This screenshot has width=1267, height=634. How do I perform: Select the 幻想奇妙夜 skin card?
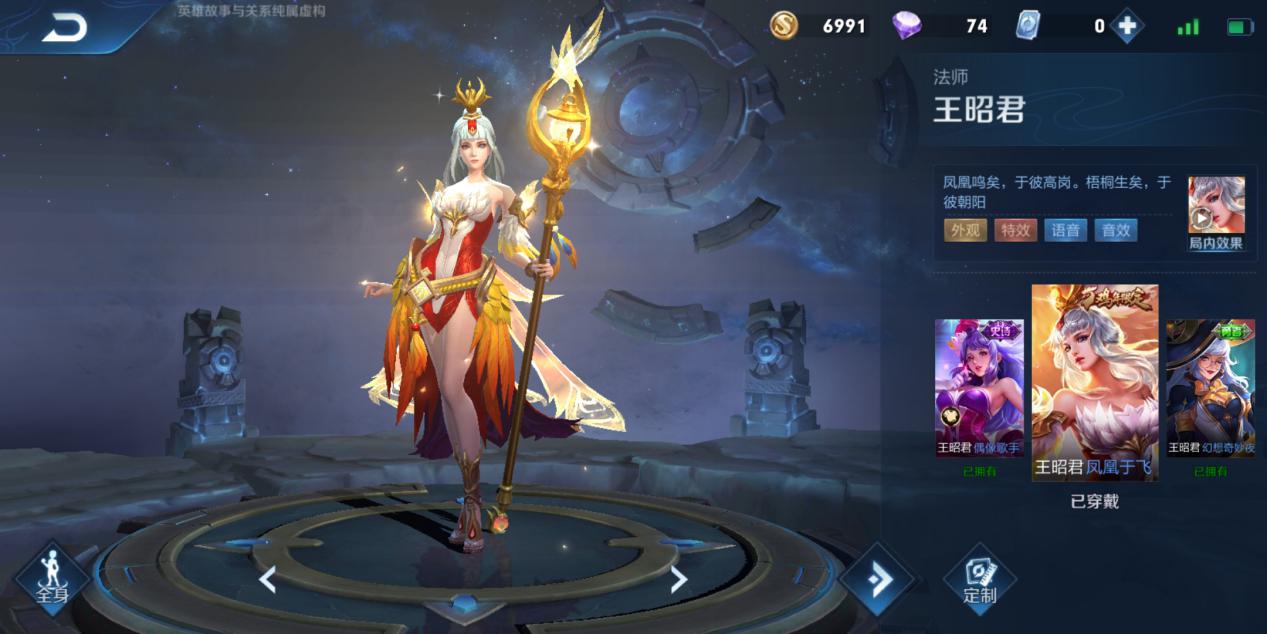[1211, 388]
